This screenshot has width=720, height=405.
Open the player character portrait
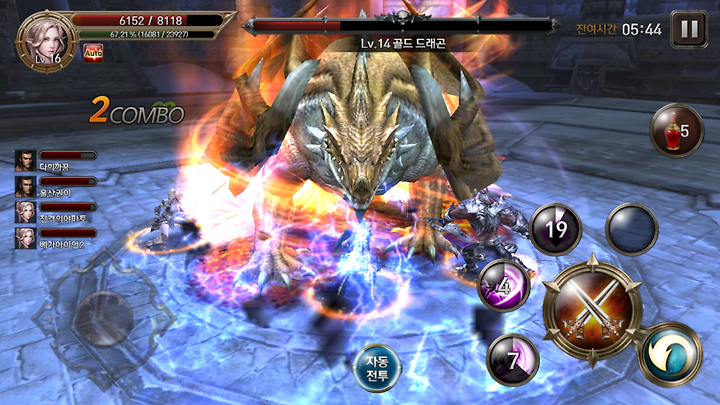coord(42,39)
